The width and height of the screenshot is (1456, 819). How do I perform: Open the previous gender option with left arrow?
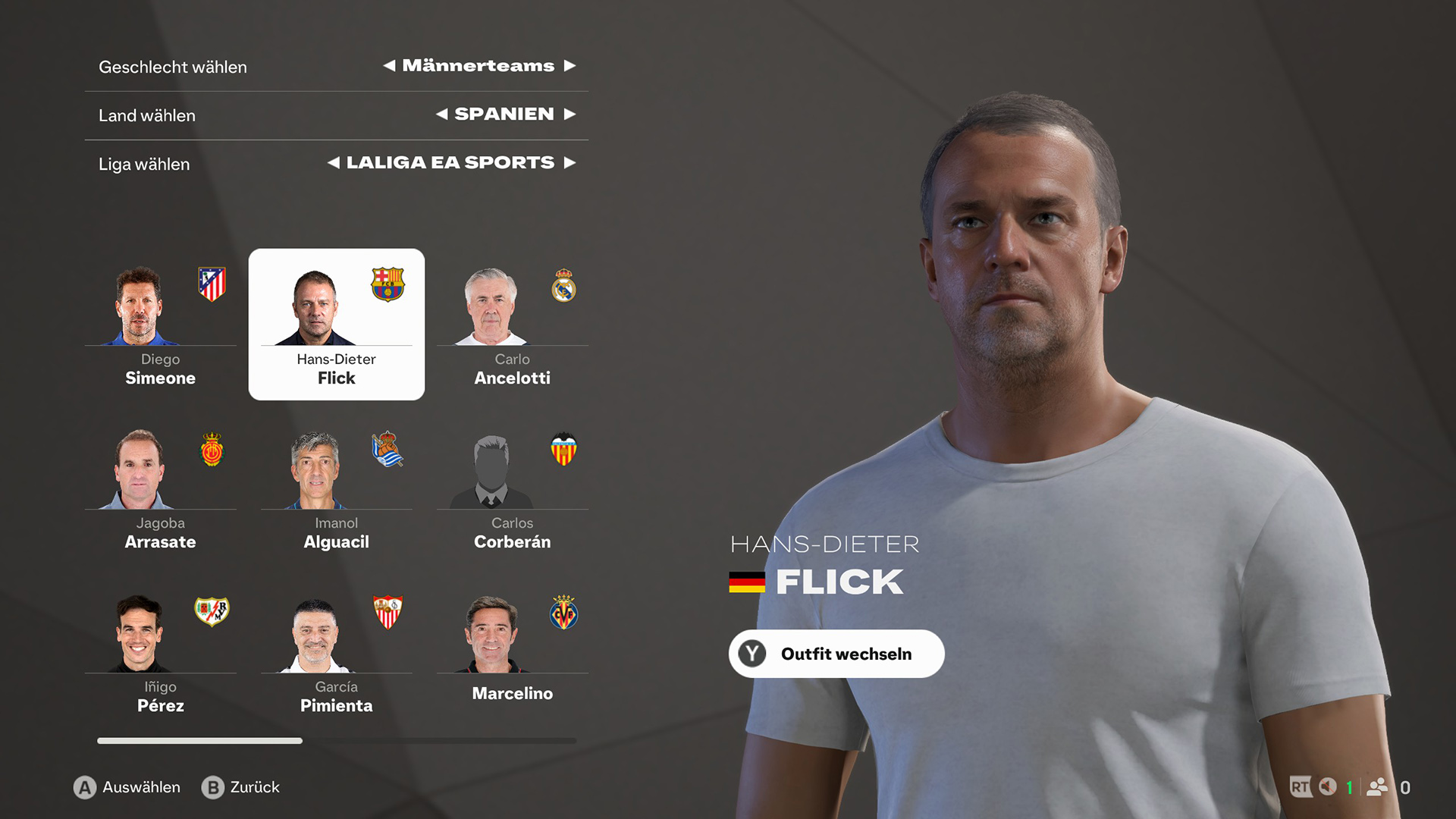coord(391,66)
